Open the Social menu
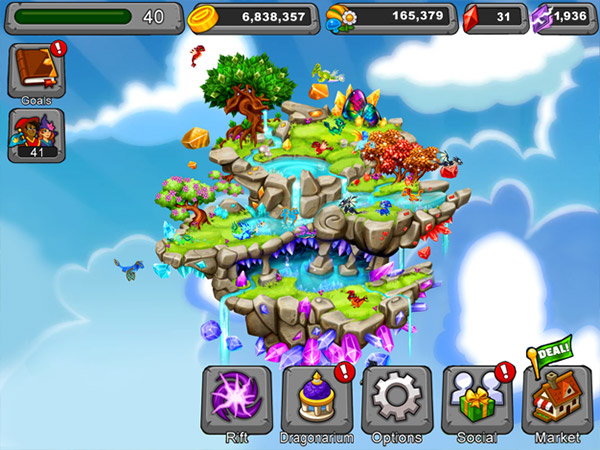The height and width of the screenshot is (450, 600). pos(476,400)
